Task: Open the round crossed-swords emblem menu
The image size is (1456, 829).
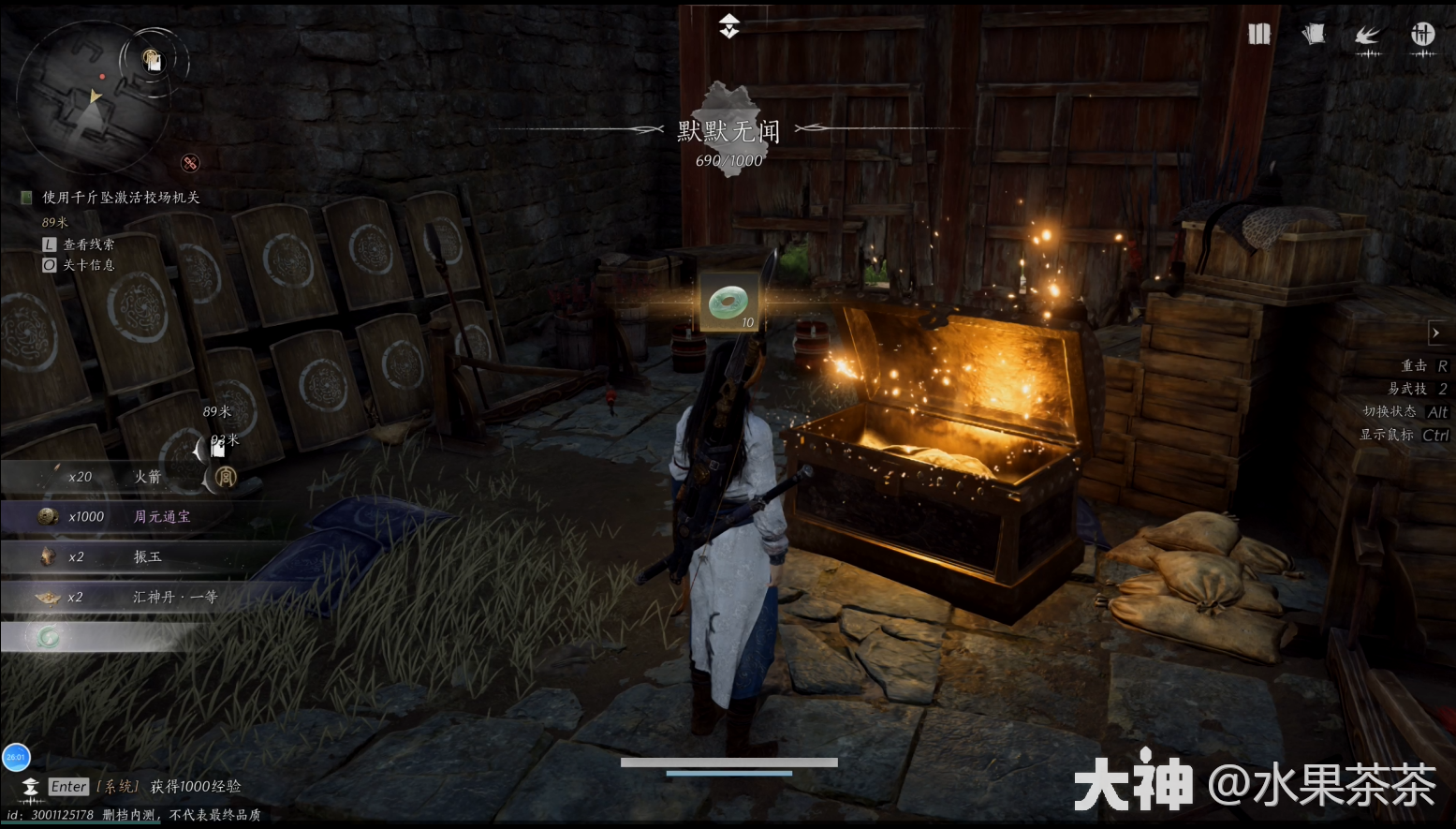Action: [x=1422, y=36]
